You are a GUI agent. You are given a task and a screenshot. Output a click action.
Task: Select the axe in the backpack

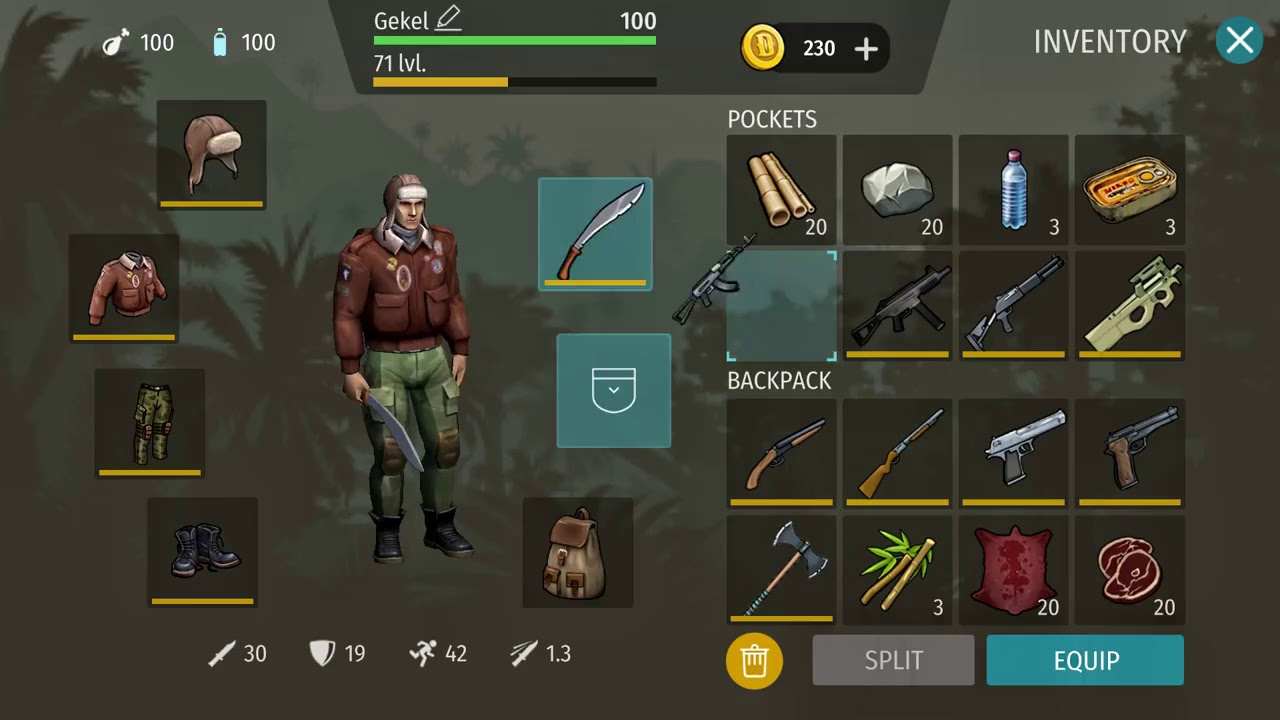coord(781,570)
